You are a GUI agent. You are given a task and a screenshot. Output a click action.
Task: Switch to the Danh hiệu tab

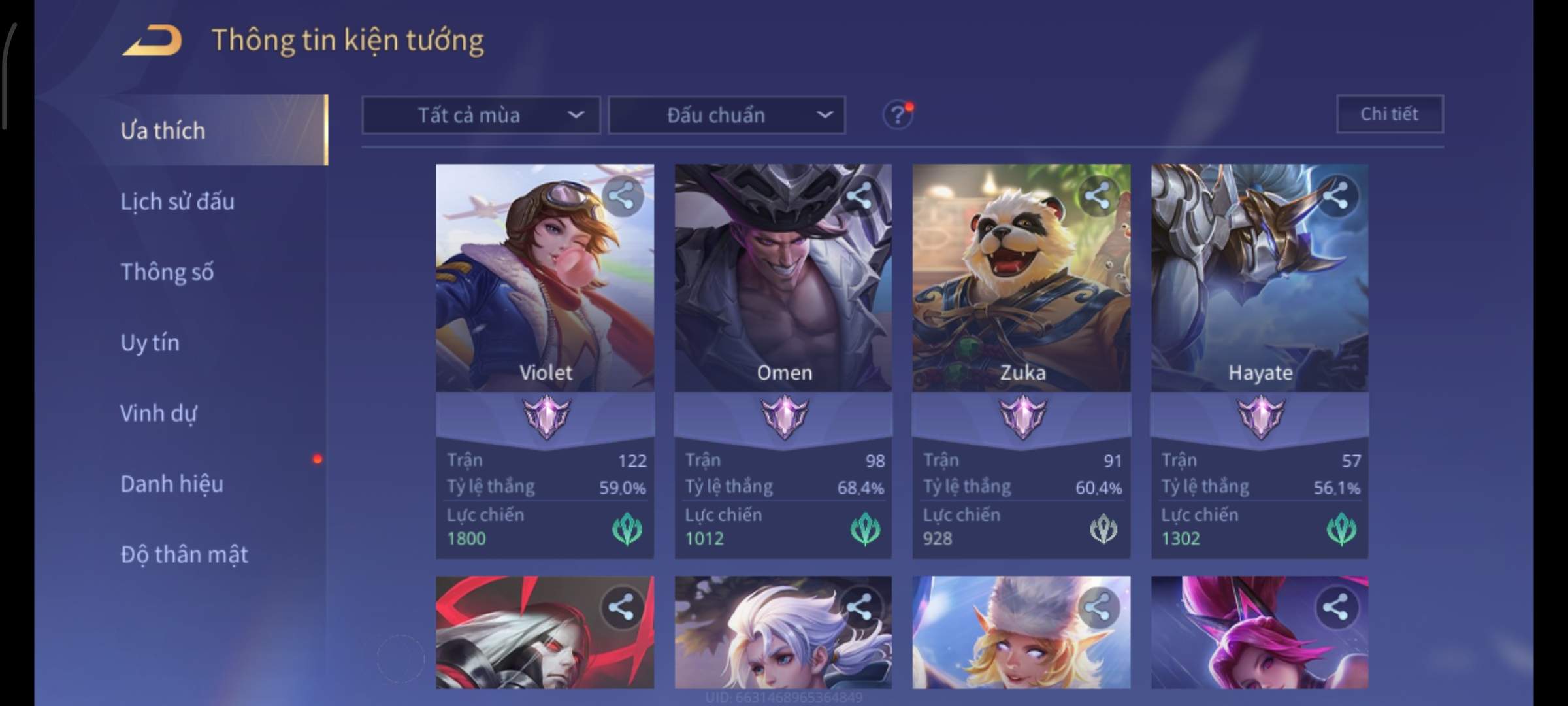click(172, 484)
